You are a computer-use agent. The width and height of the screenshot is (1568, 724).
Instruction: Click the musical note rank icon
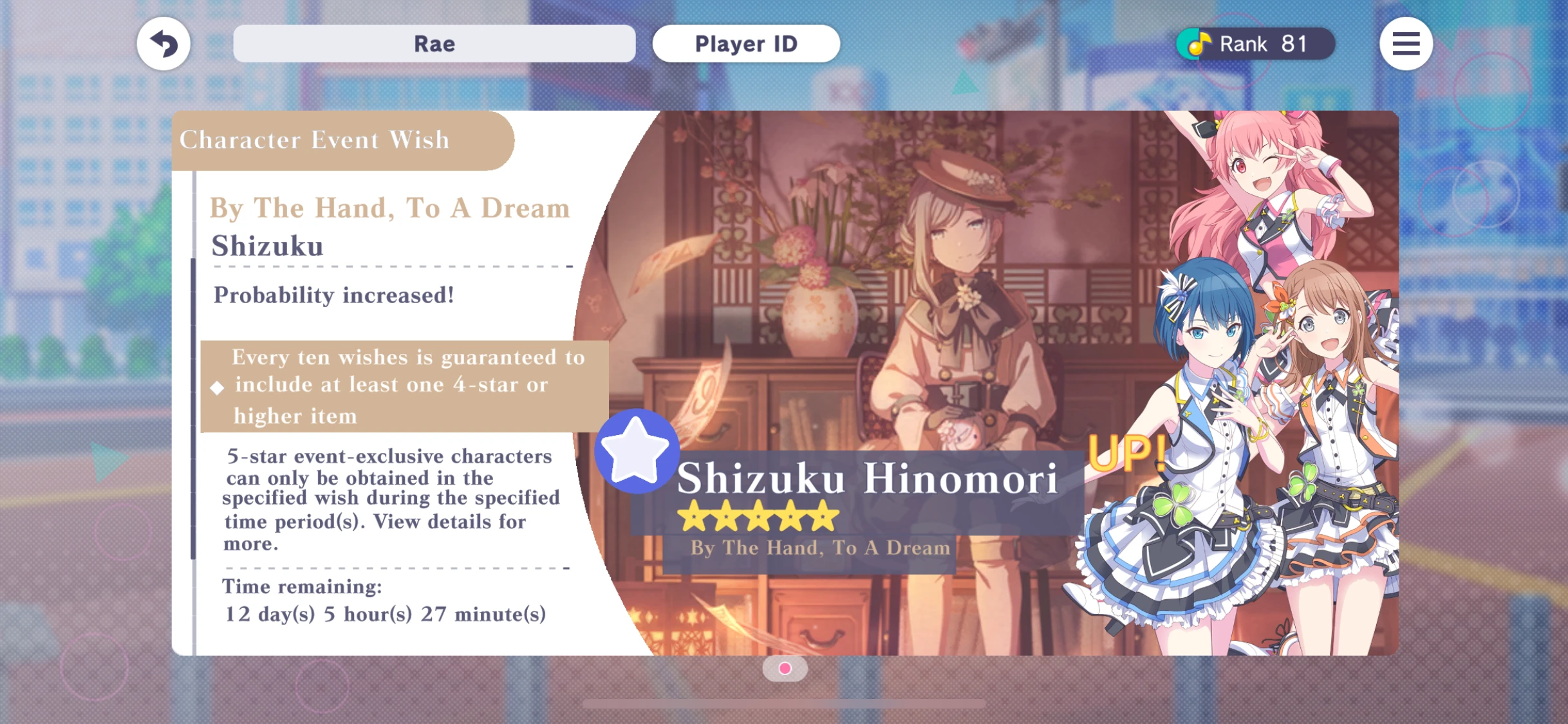(x=1197, y=43)
